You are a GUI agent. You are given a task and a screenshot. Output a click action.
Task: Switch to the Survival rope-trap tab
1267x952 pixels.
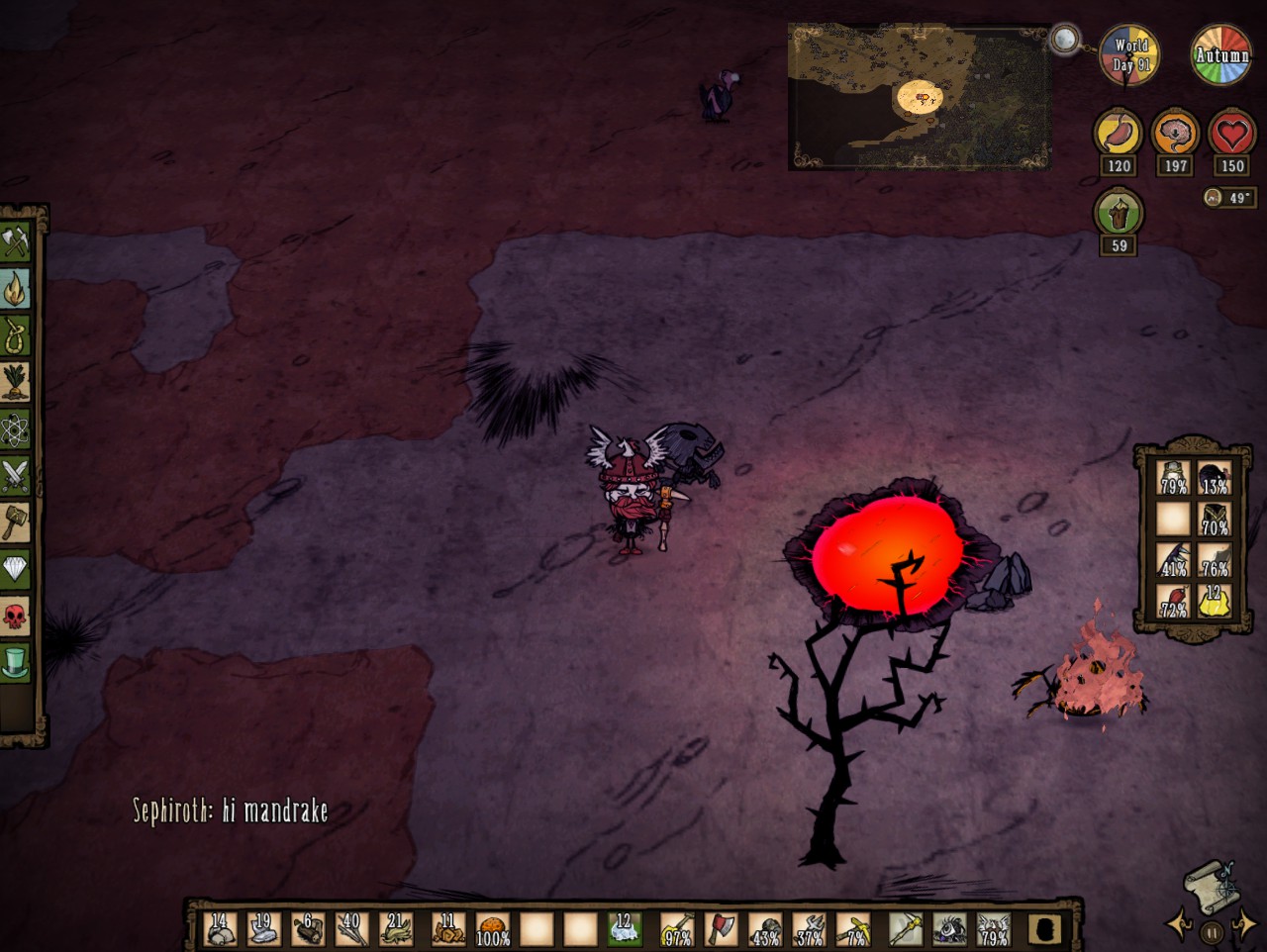click(x=16, y=335)
